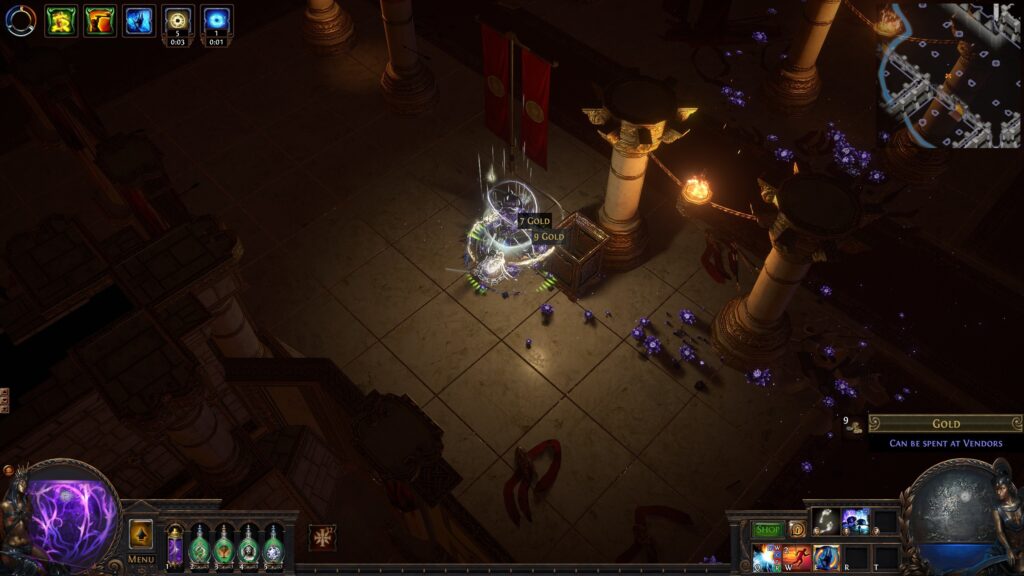
Task: Use the green flask in slot 5
Action: pyautogui.click(x=273, y=545)
